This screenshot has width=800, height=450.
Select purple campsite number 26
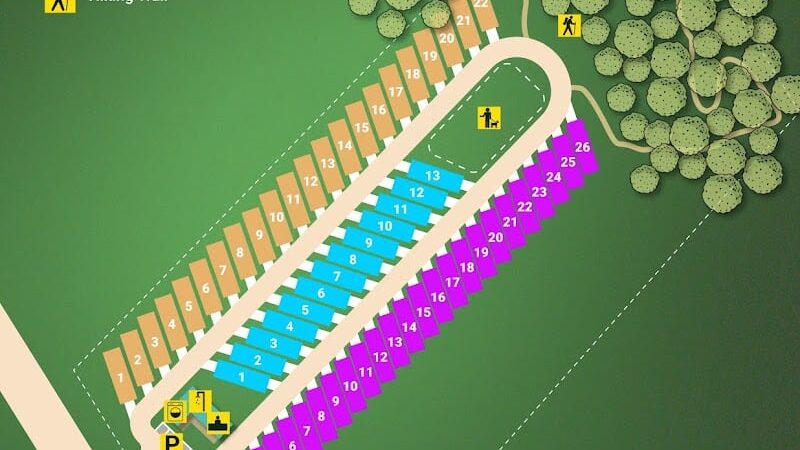(583, 148)
